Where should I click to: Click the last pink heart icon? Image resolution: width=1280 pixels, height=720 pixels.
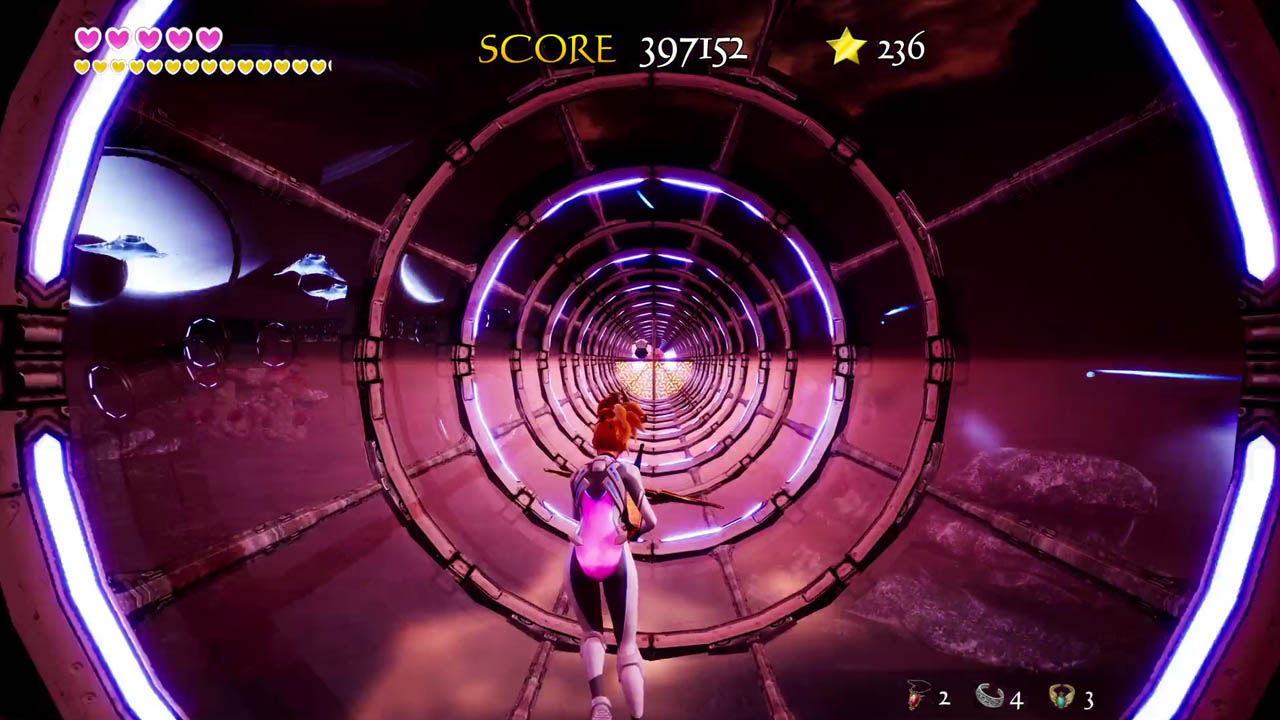click(x=208, y=38)
